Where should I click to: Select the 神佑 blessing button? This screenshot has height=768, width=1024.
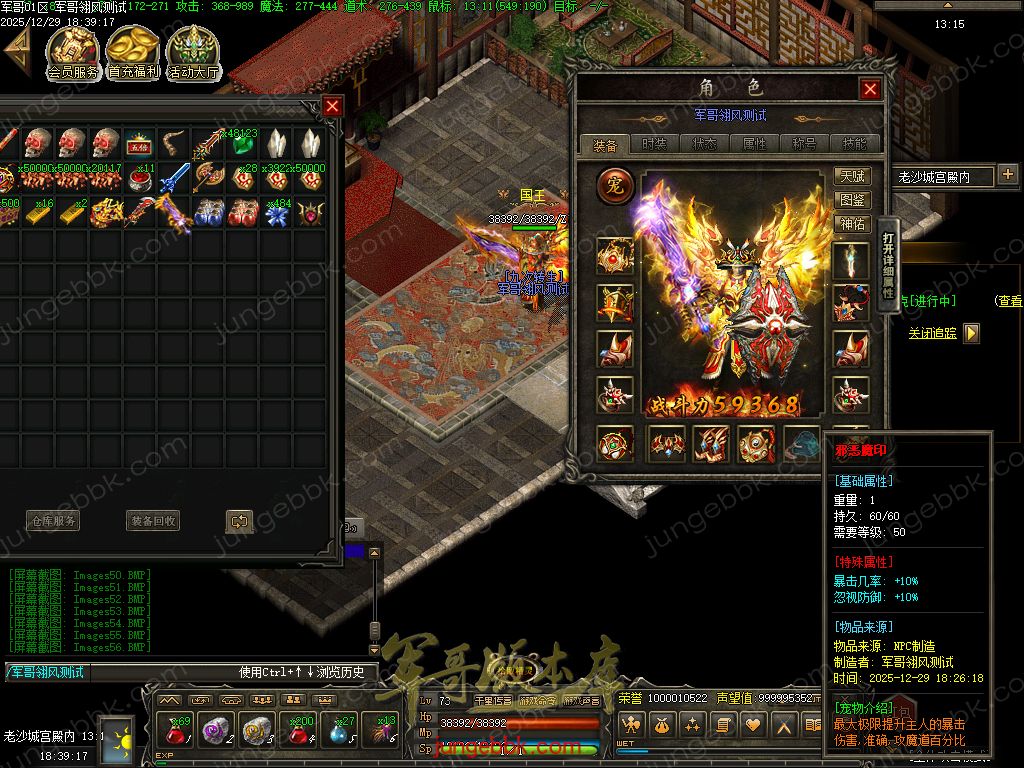point(852,224)
